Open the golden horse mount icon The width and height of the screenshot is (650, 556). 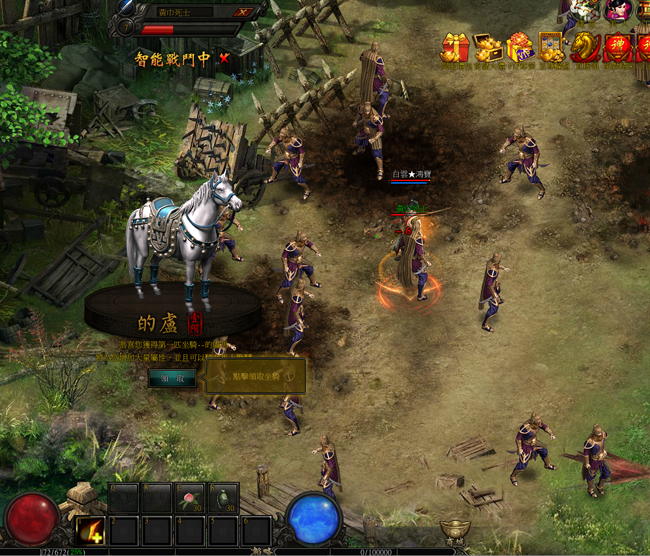tap(584, 47)
